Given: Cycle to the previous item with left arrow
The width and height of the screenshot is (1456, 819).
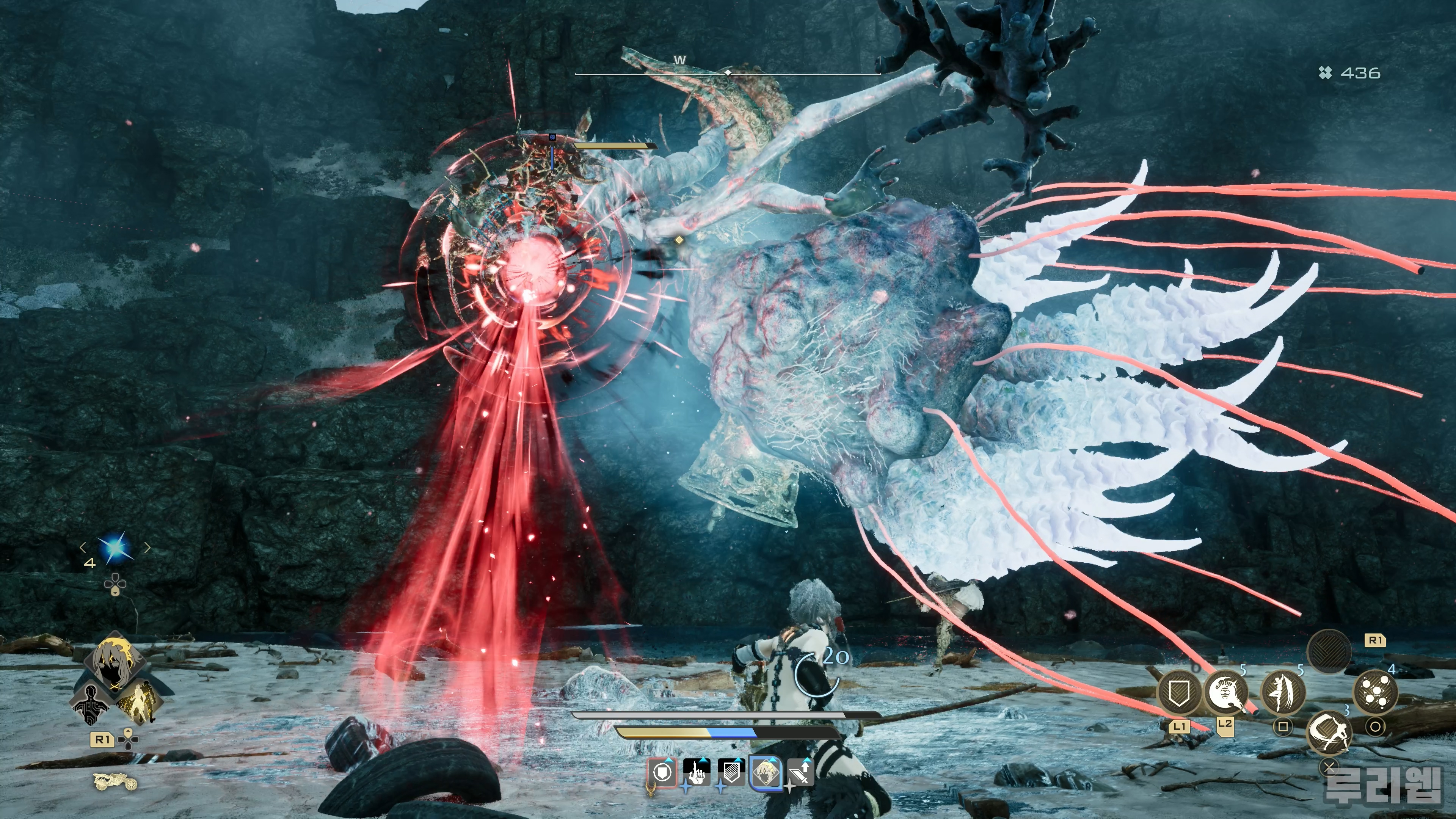Looking at the screenshot, I should [83, 546].
